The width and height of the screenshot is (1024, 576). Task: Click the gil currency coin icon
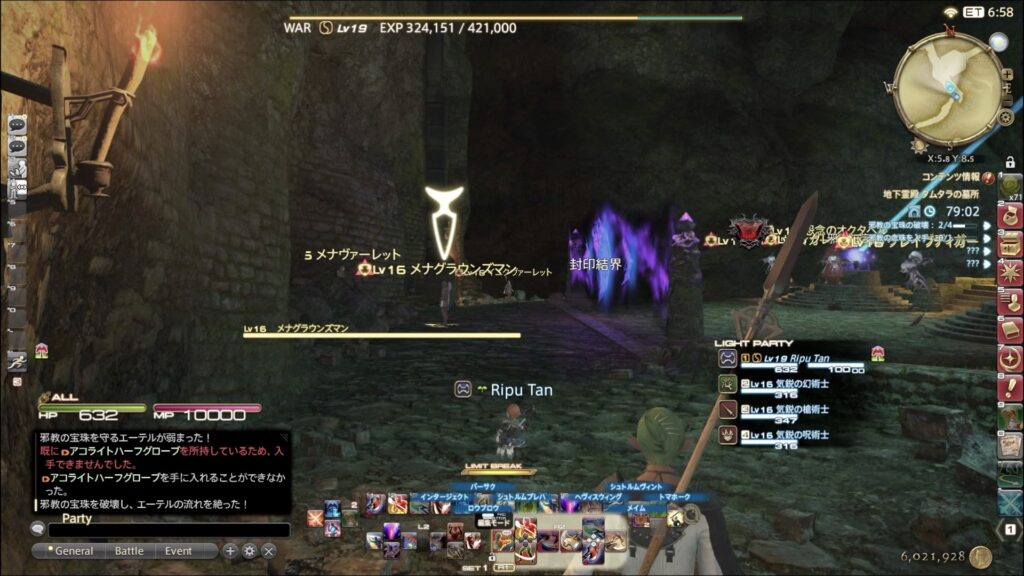[x=980, y=557]
